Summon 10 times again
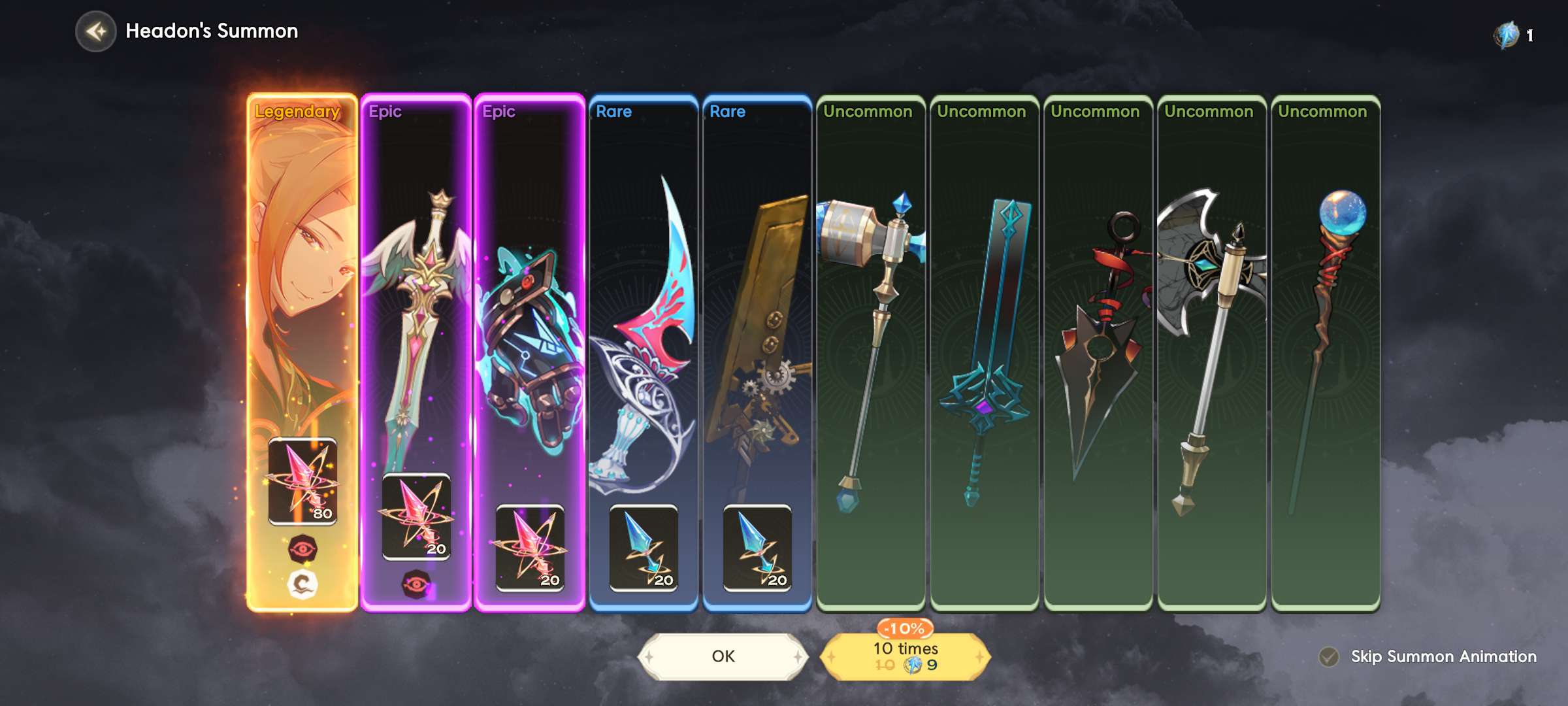Screen dimensions: 1568x706 tap(906, 656)
